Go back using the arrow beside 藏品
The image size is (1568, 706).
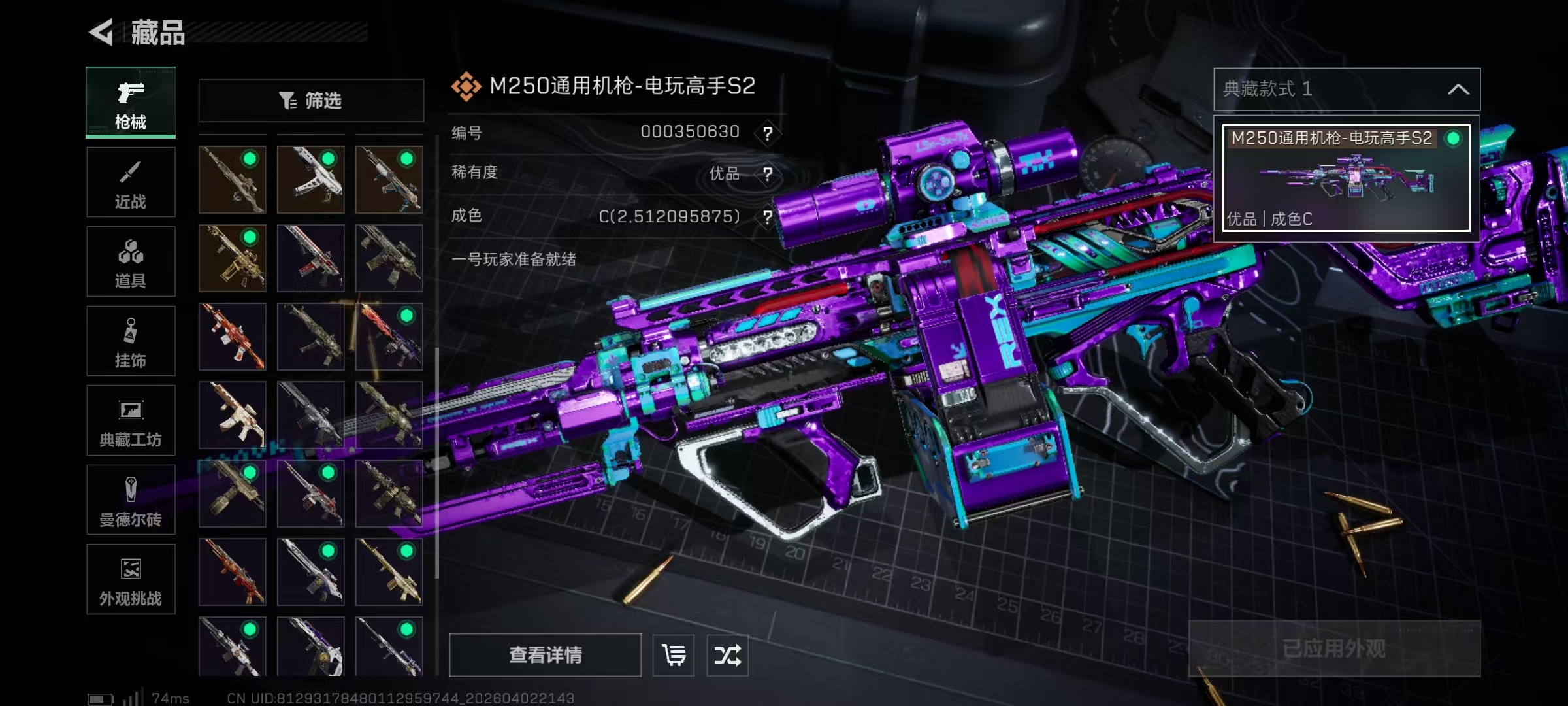coord(102,32)
